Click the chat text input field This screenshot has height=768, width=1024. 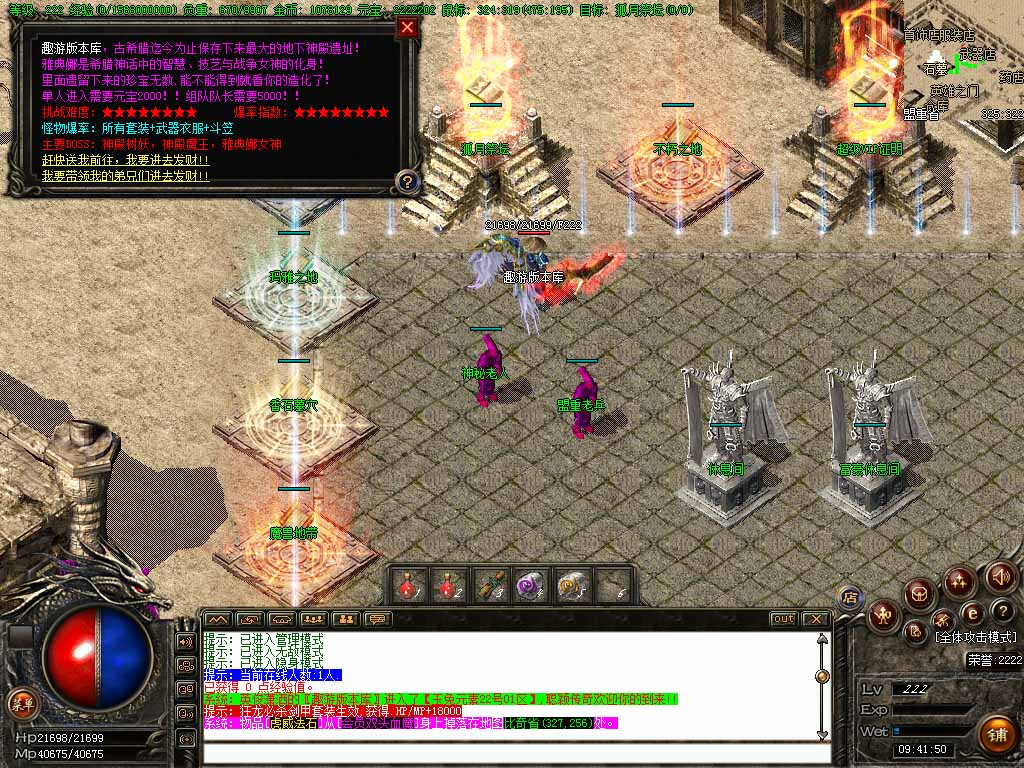click(x=510, y=751)
